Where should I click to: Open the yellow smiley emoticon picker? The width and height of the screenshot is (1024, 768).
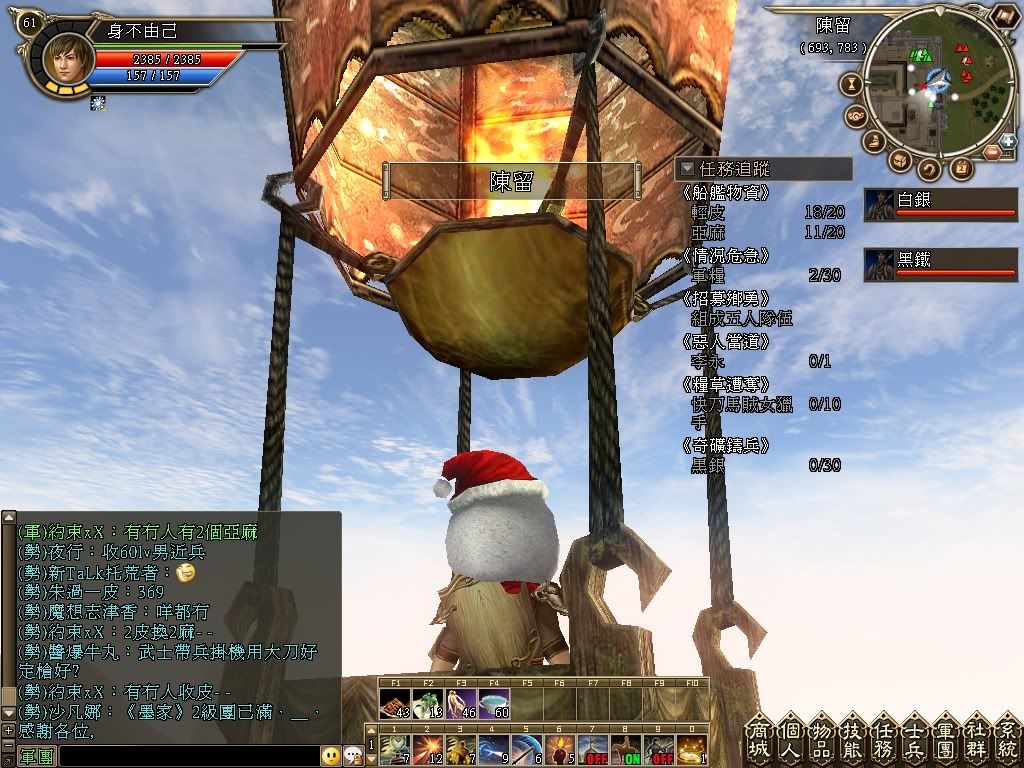pyautogui.click(x=330, y=756)
